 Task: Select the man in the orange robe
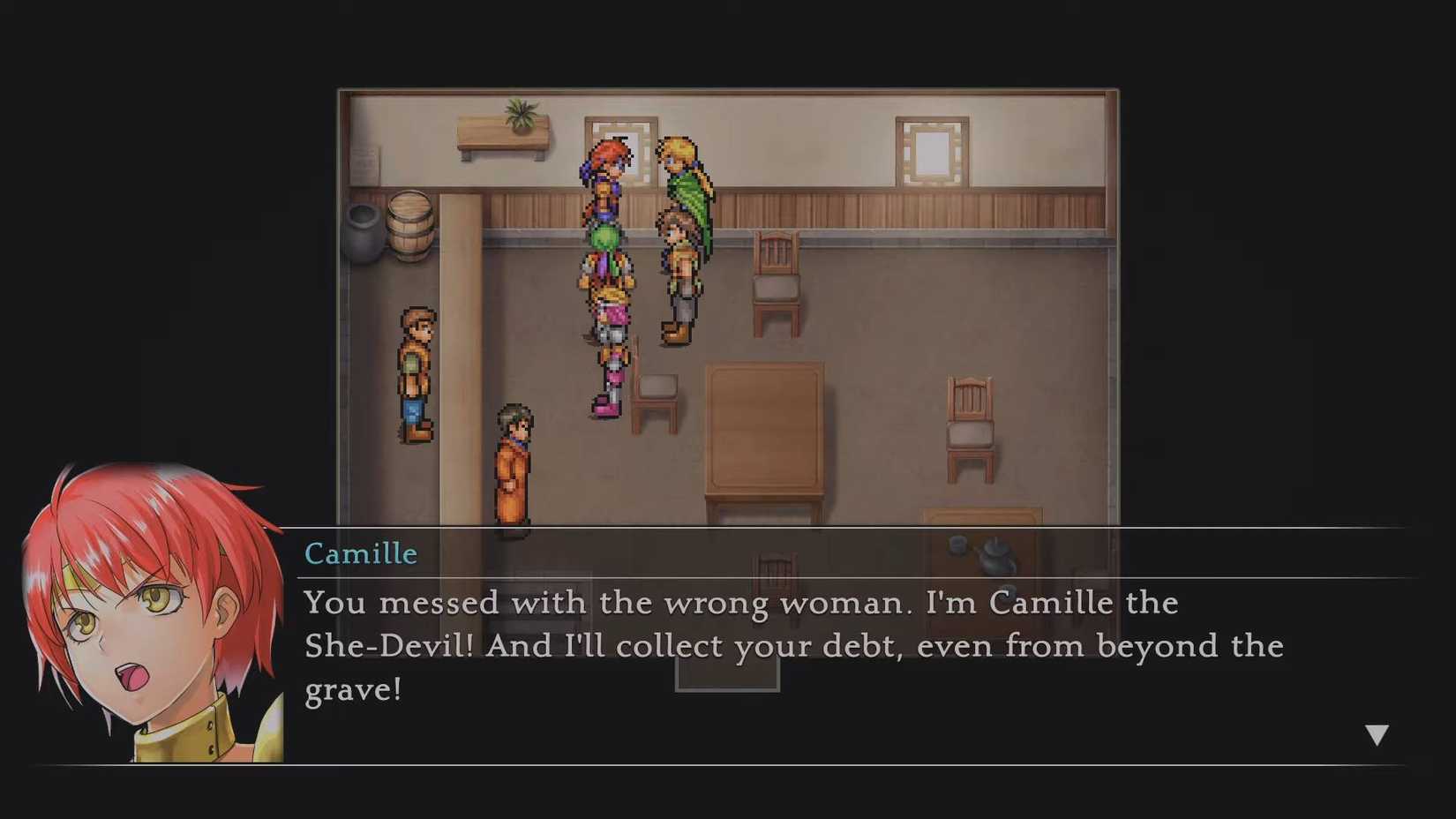tap(512, 468)
